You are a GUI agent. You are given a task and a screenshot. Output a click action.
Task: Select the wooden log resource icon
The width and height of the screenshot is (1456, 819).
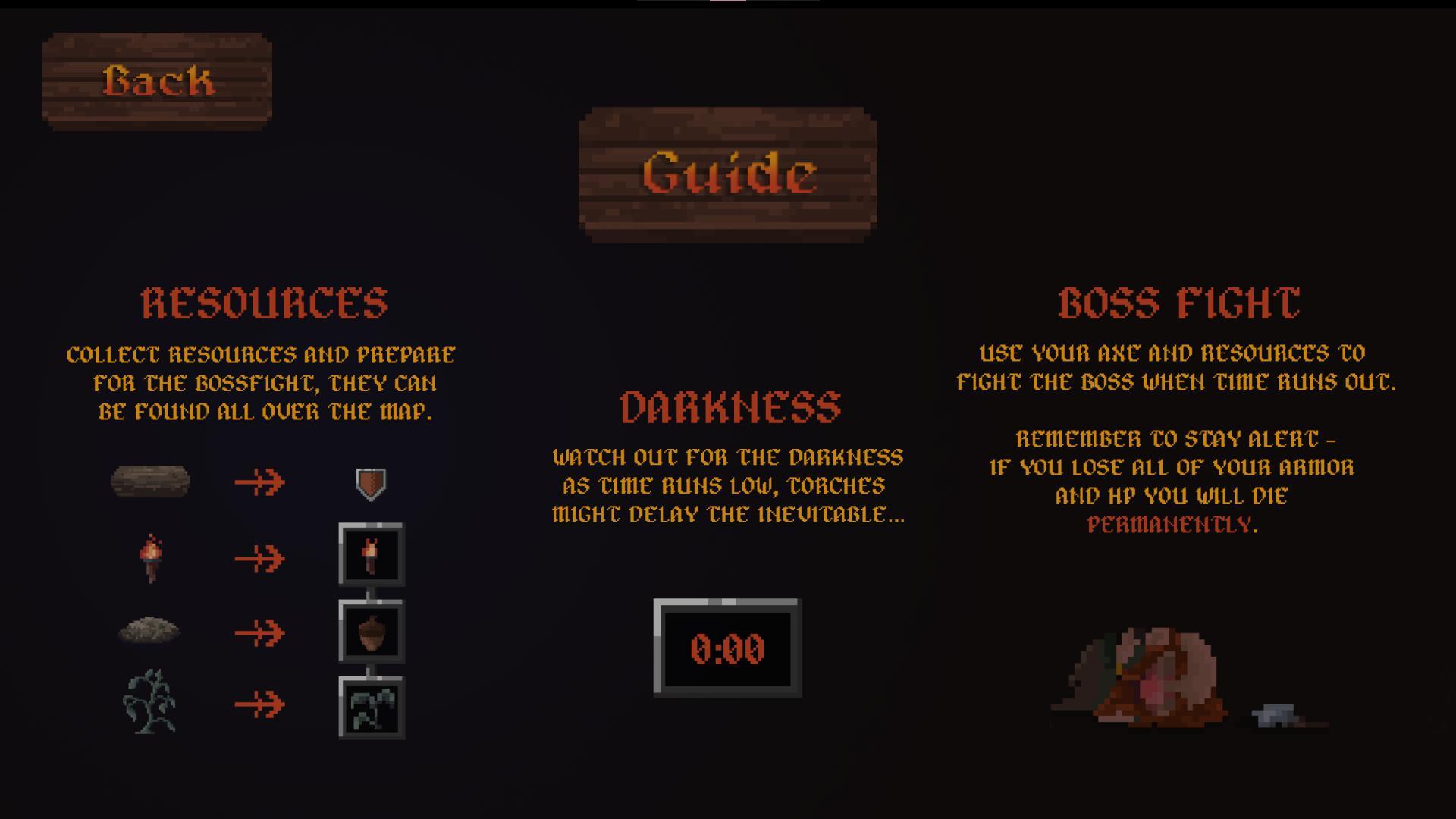coord(152,481)
